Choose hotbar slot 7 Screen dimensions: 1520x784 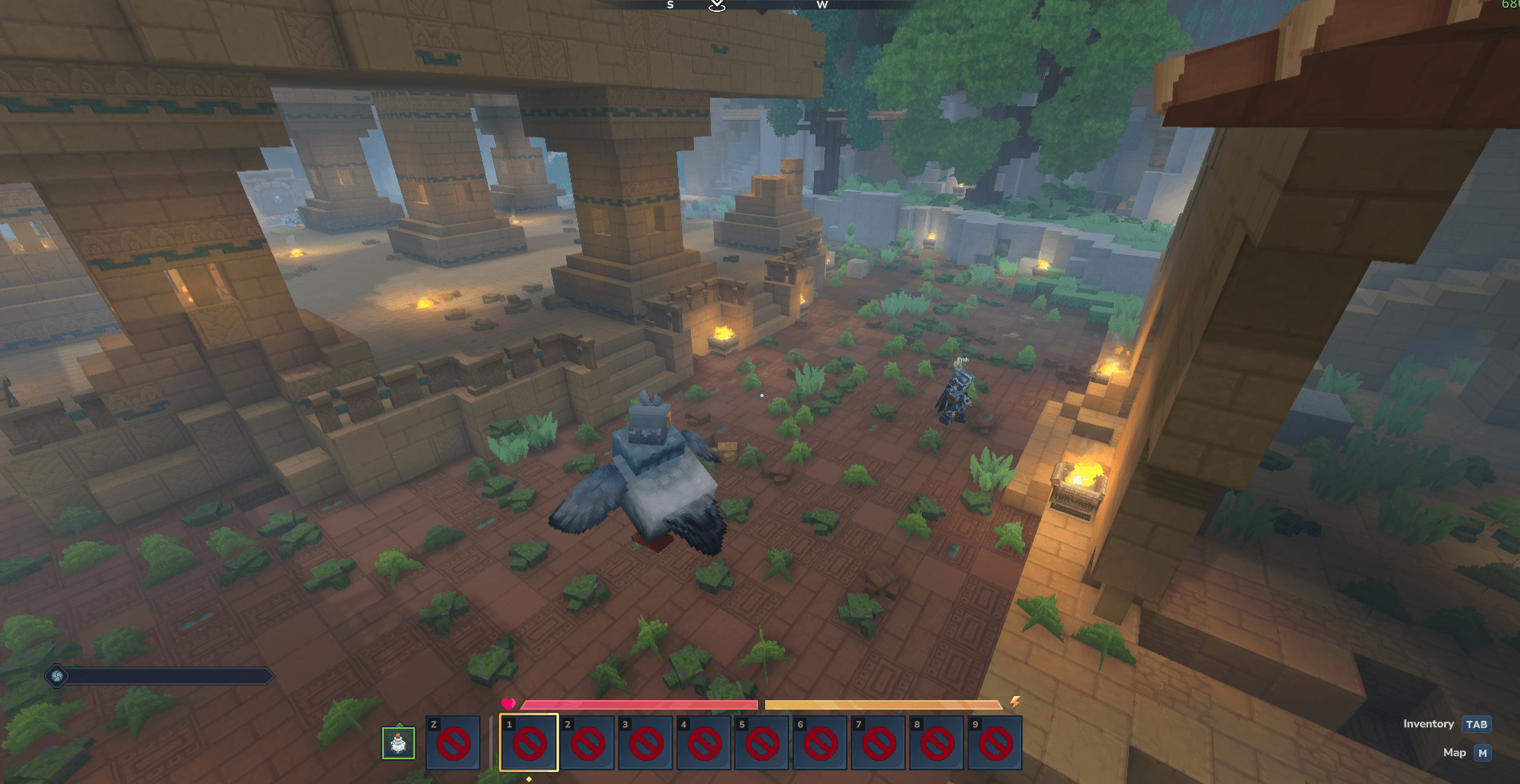[879, 743]
